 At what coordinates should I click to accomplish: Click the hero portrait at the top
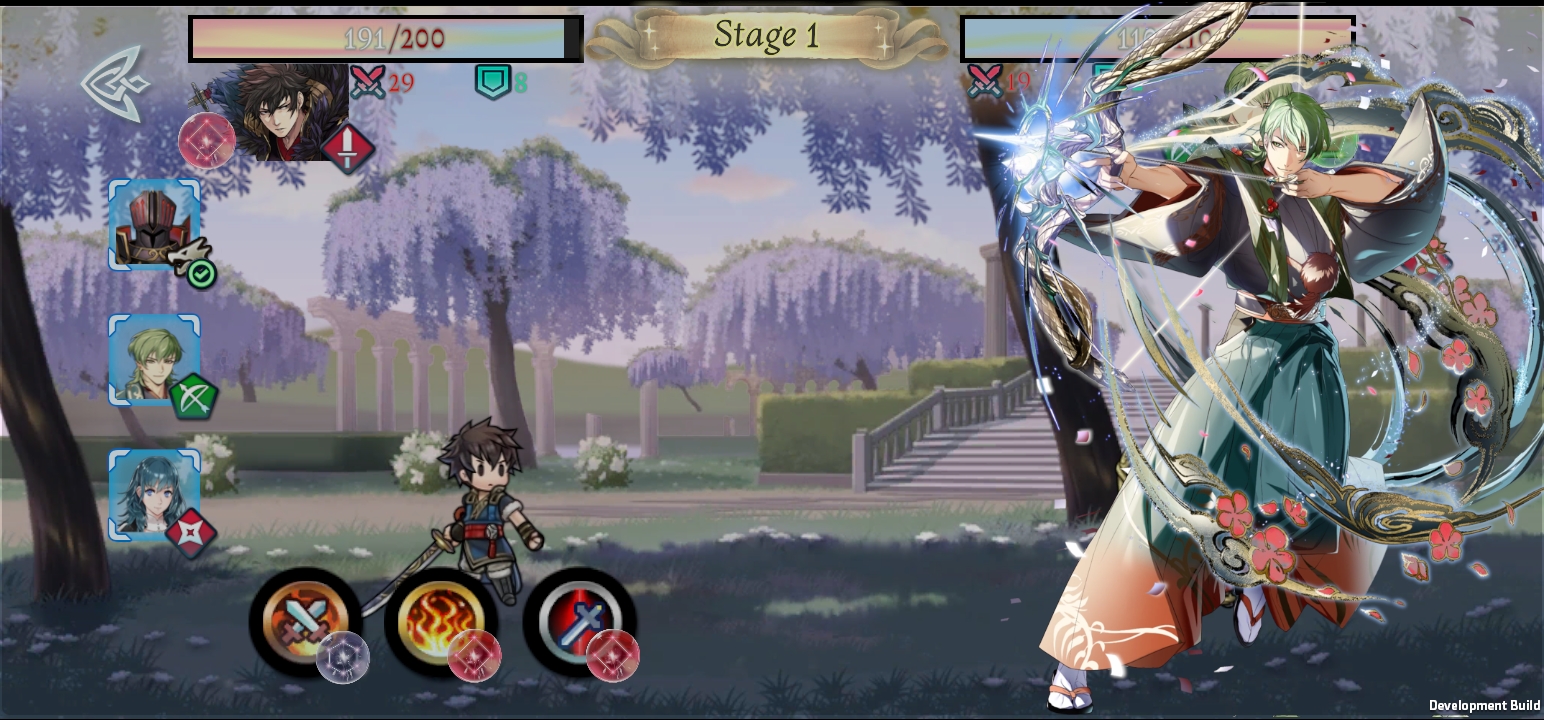point(295,110)
